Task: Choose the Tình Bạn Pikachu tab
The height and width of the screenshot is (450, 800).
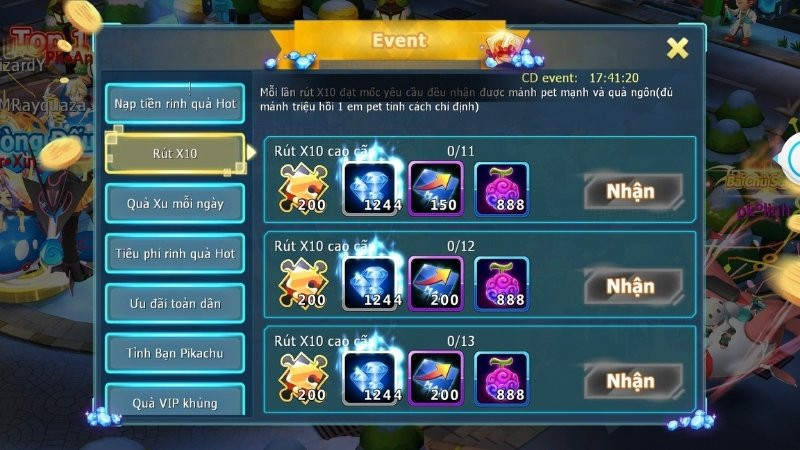Action: (174, 353)
